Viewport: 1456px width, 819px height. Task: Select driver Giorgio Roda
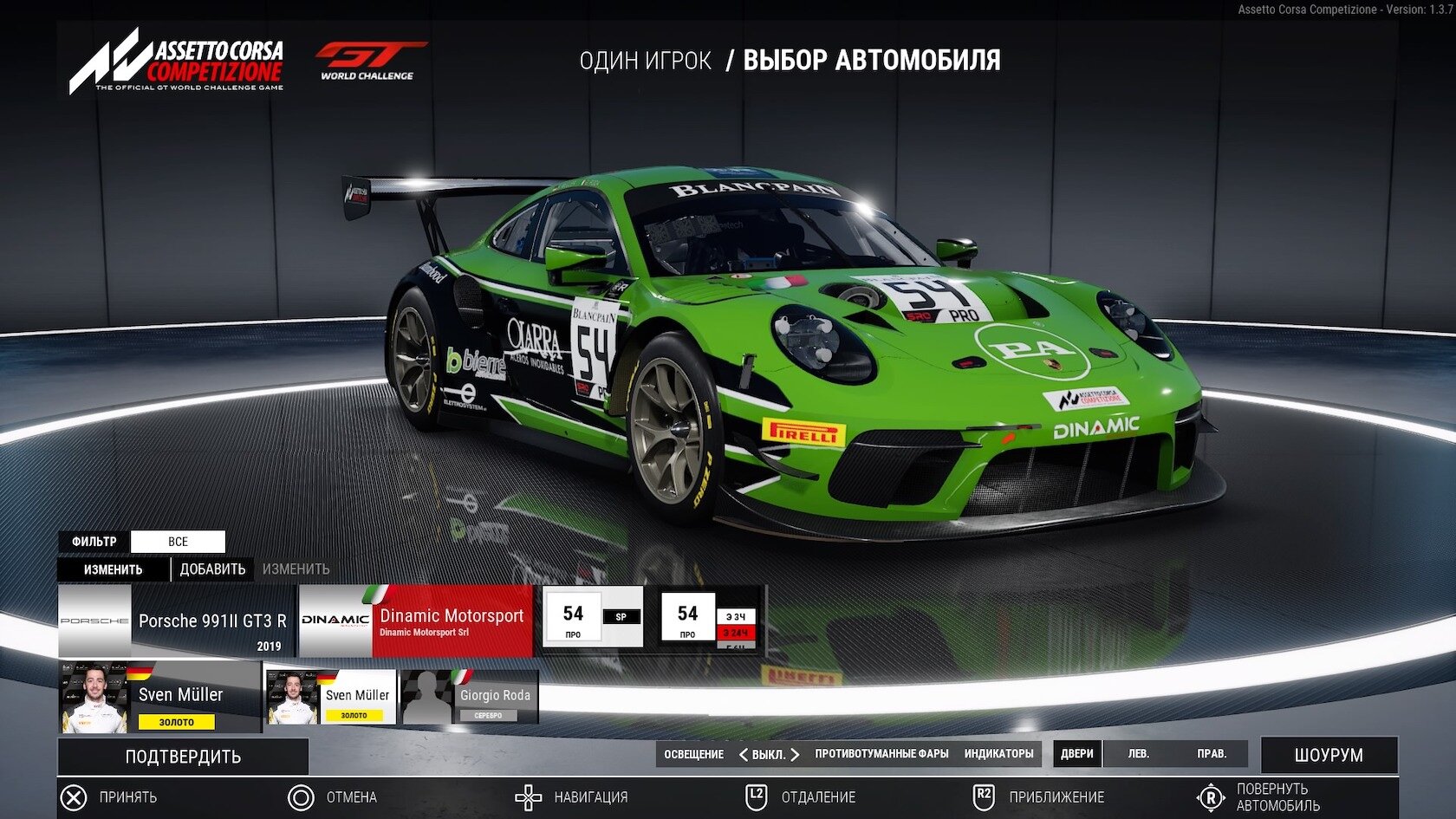click(470, 697)
